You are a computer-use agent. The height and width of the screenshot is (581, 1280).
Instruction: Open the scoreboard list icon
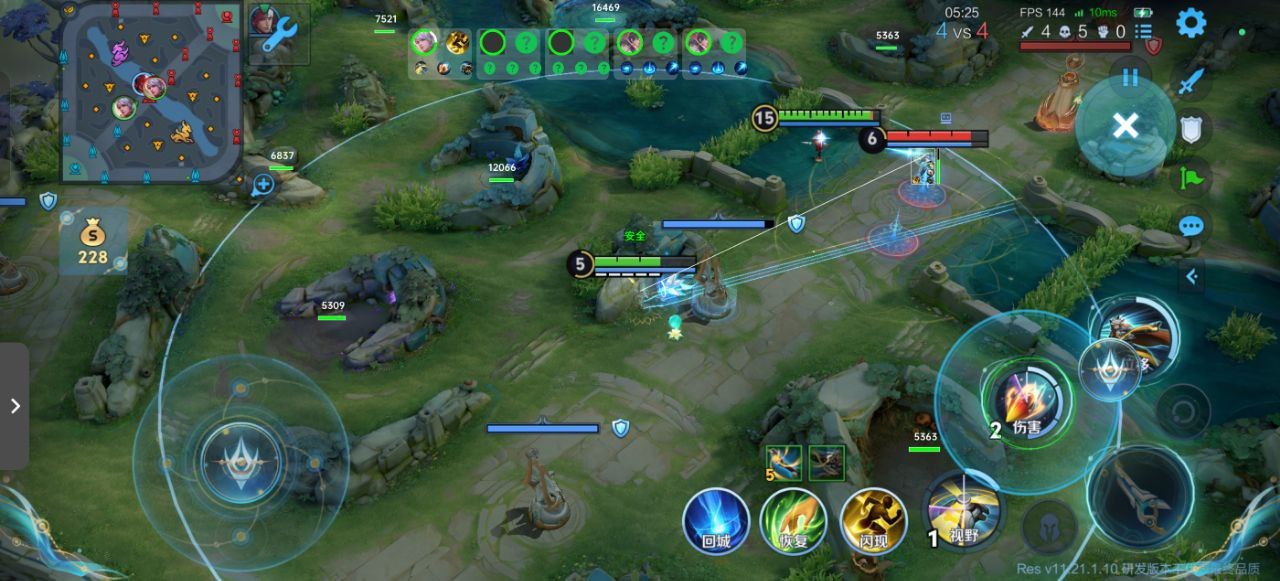pyautogui.click(x=1144, y=32)
